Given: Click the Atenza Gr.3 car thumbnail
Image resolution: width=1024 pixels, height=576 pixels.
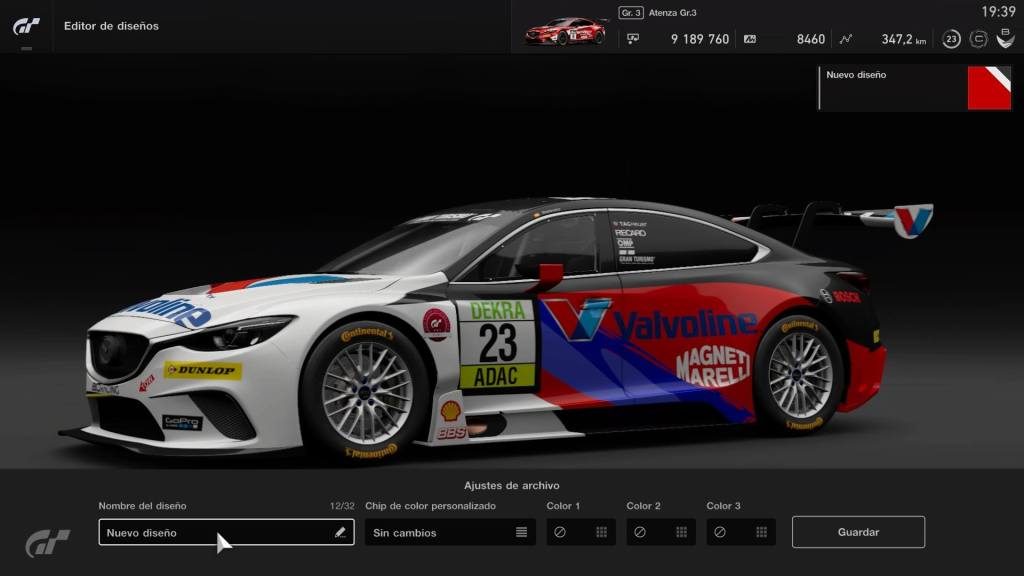Looking at the screenshot, I should (x=565, y=31).
